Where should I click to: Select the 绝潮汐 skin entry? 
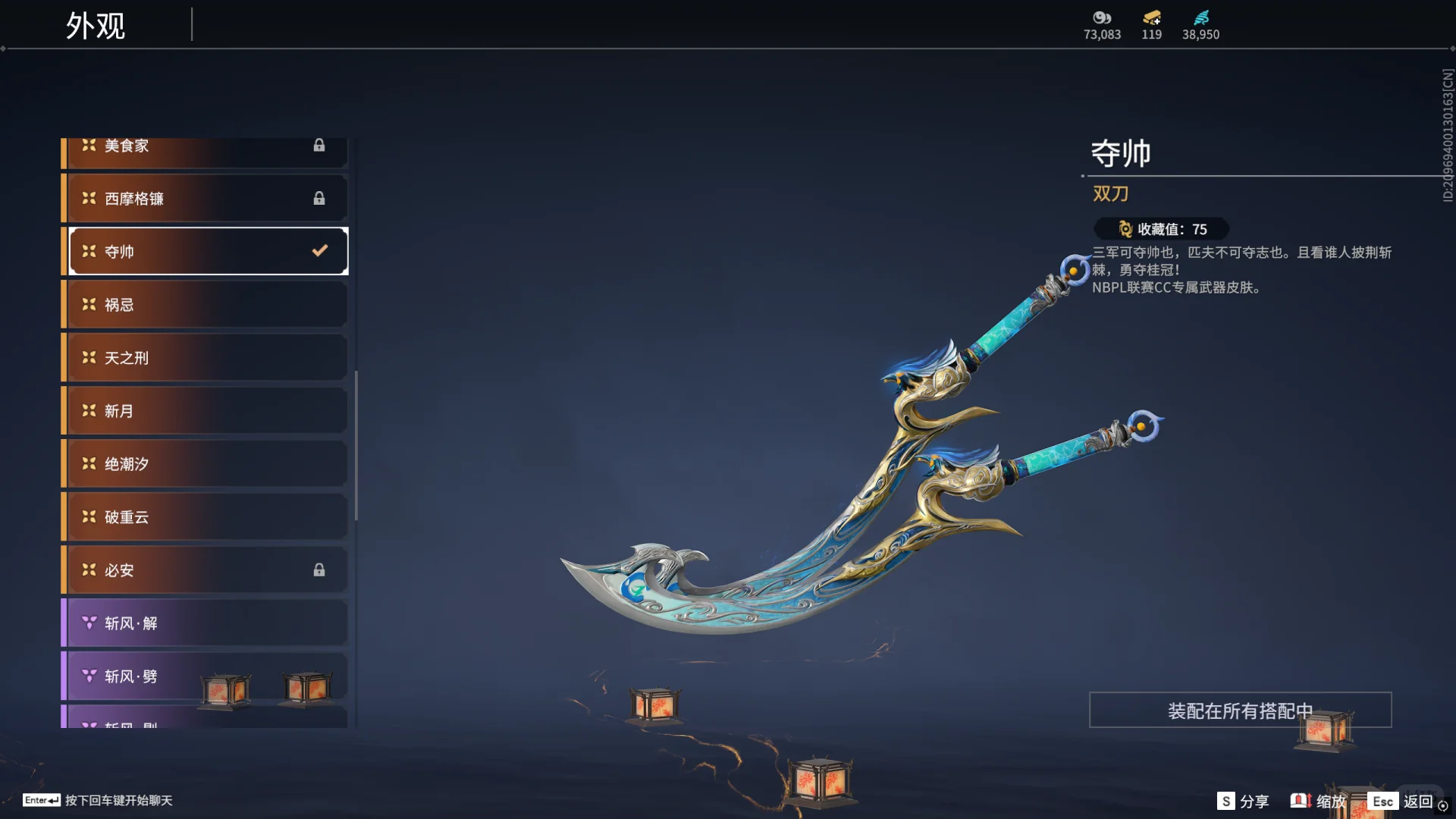click(205, 464)
